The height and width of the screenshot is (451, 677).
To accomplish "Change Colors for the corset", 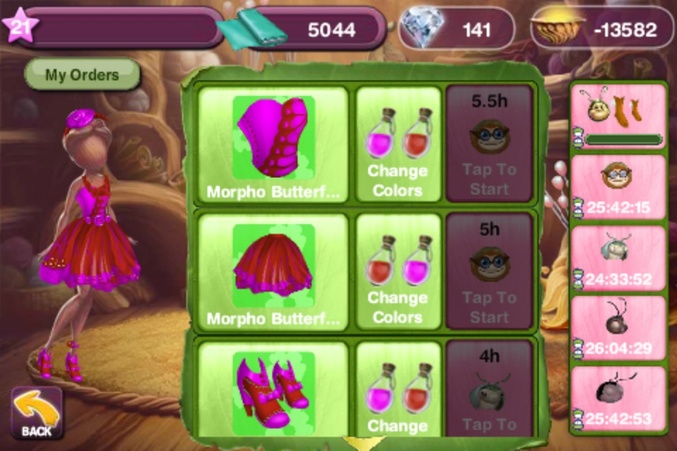I will pos(398,144).
